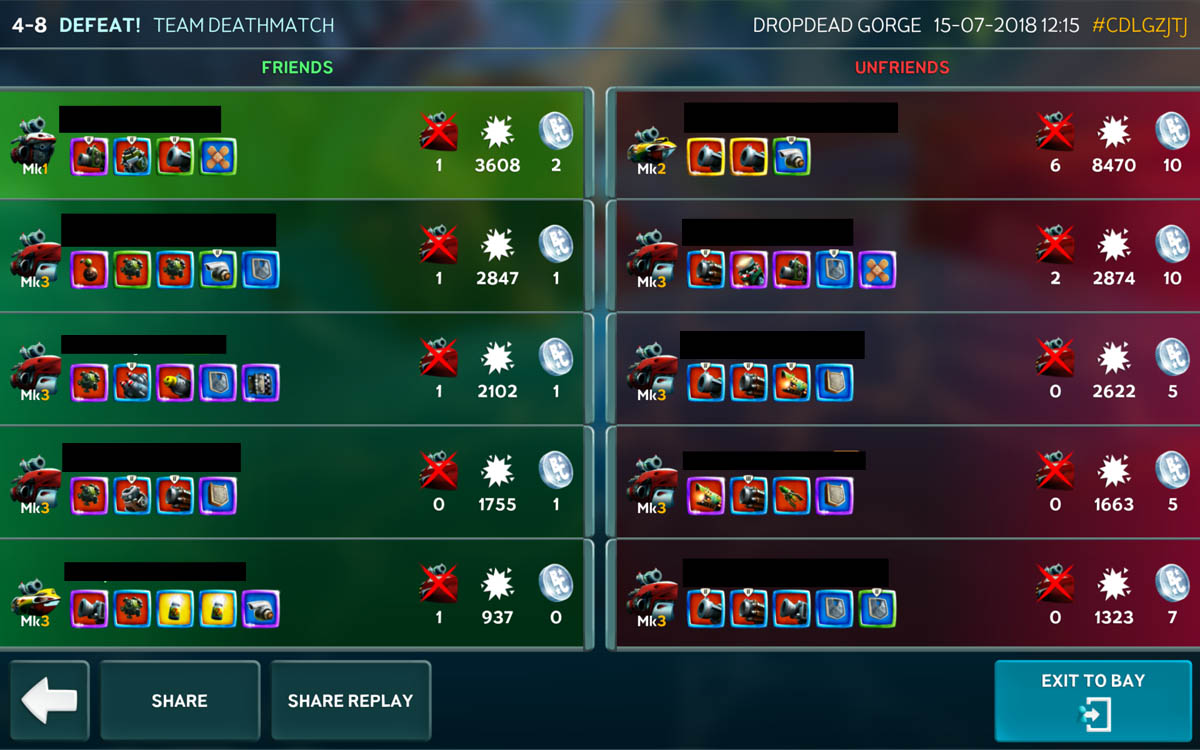Select the bandage item in the 2874 damage row
This screenshot has height=750, width=1200.
tap(877, 270)
